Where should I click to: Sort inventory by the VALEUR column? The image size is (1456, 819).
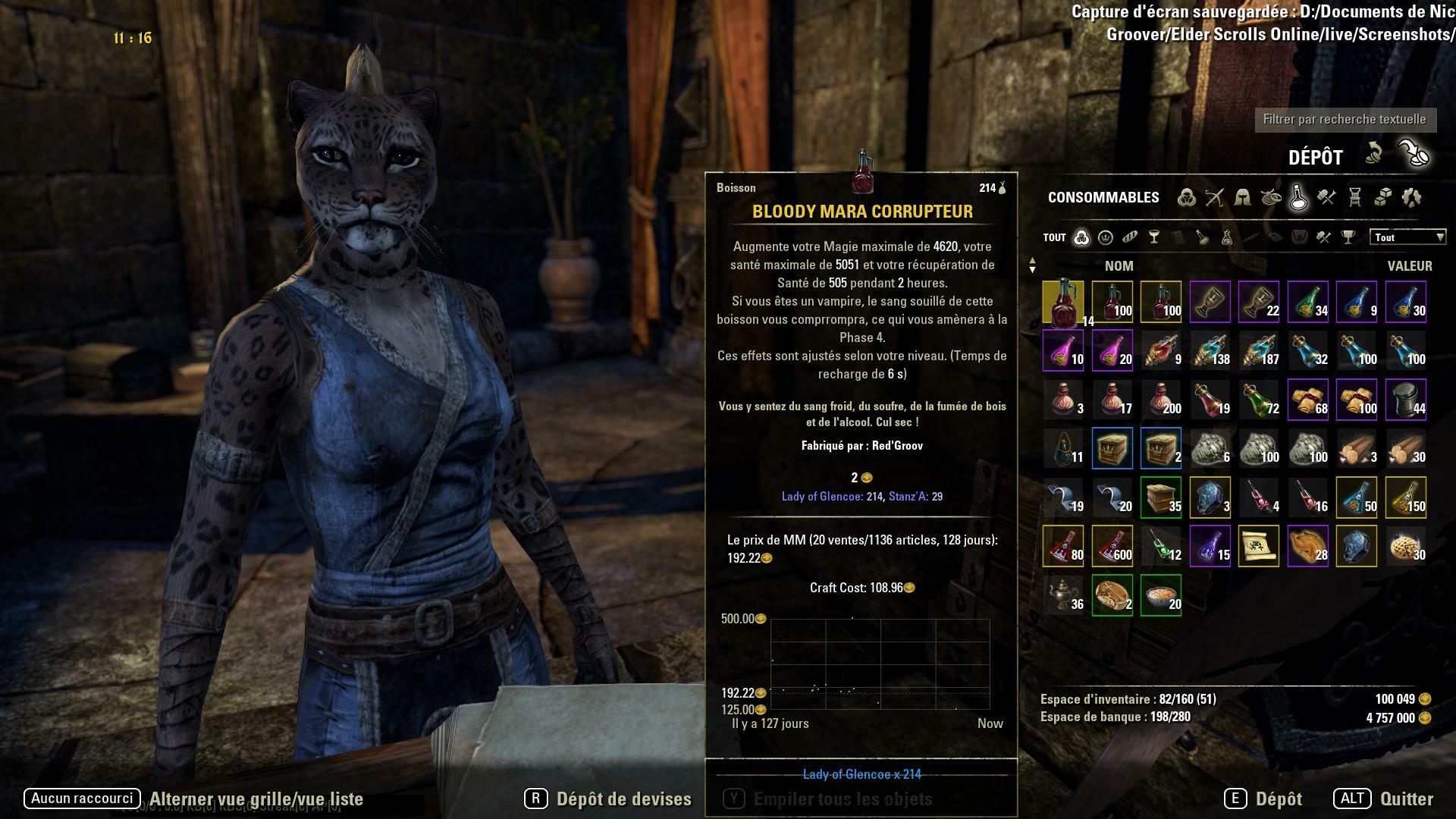1409,266
